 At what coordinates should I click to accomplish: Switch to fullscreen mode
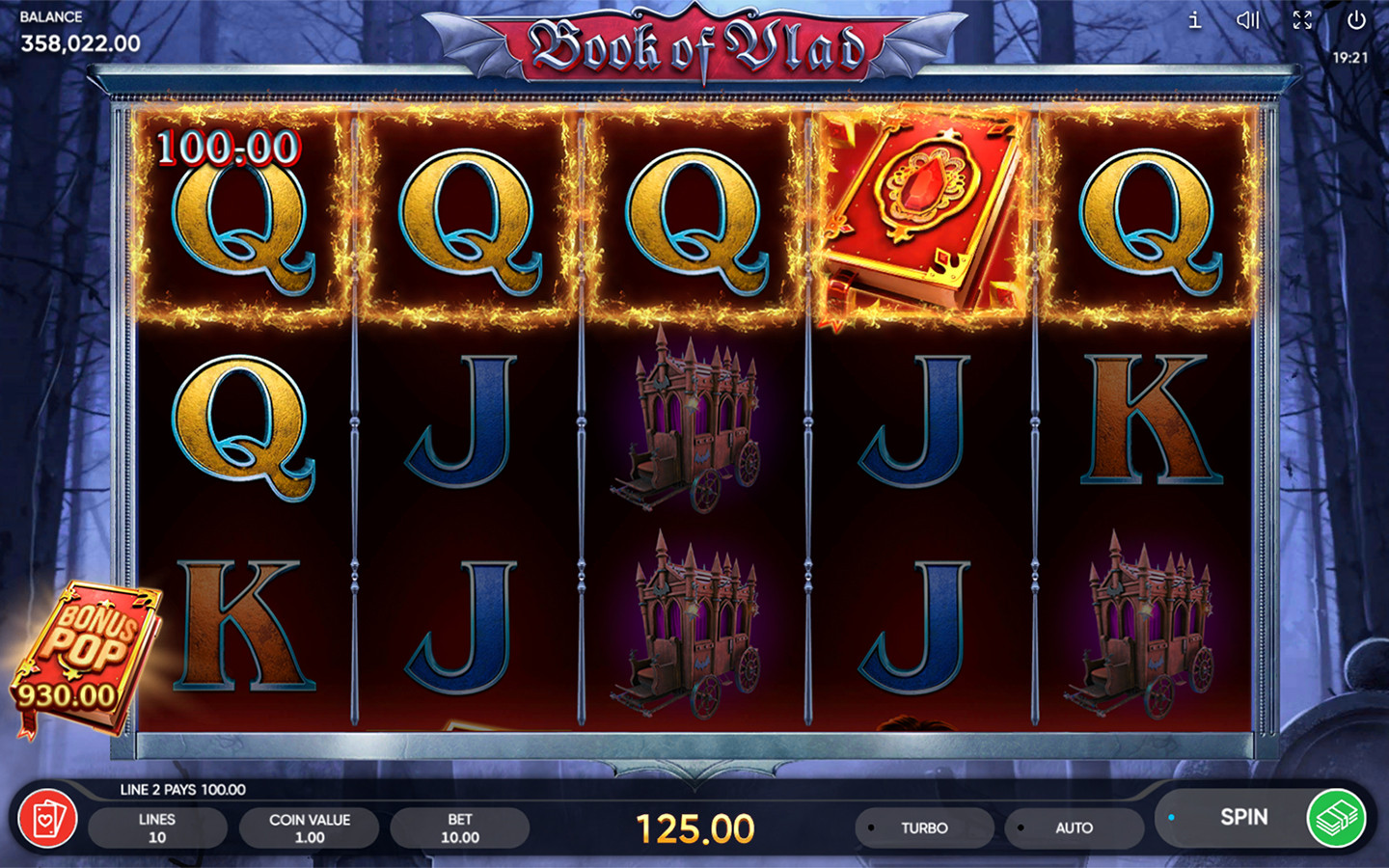[x=1302, y=20]
